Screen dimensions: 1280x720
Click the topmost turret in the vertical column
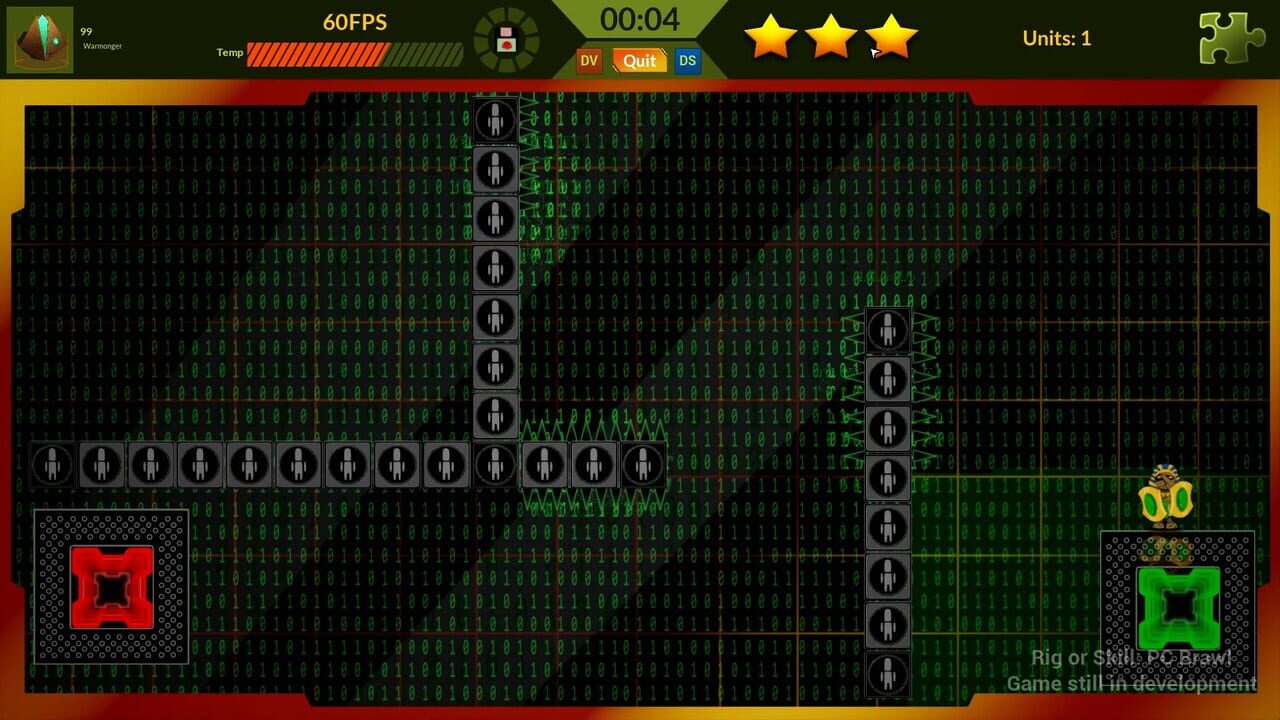[496, 120]
